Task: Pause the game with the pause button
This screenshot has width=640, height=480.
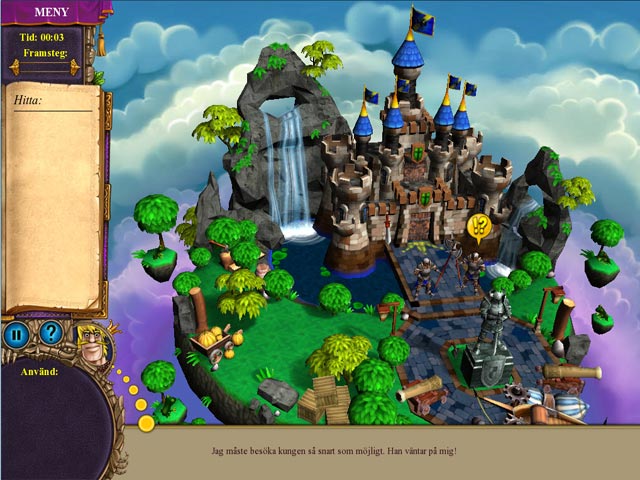Action: [15, 333]
